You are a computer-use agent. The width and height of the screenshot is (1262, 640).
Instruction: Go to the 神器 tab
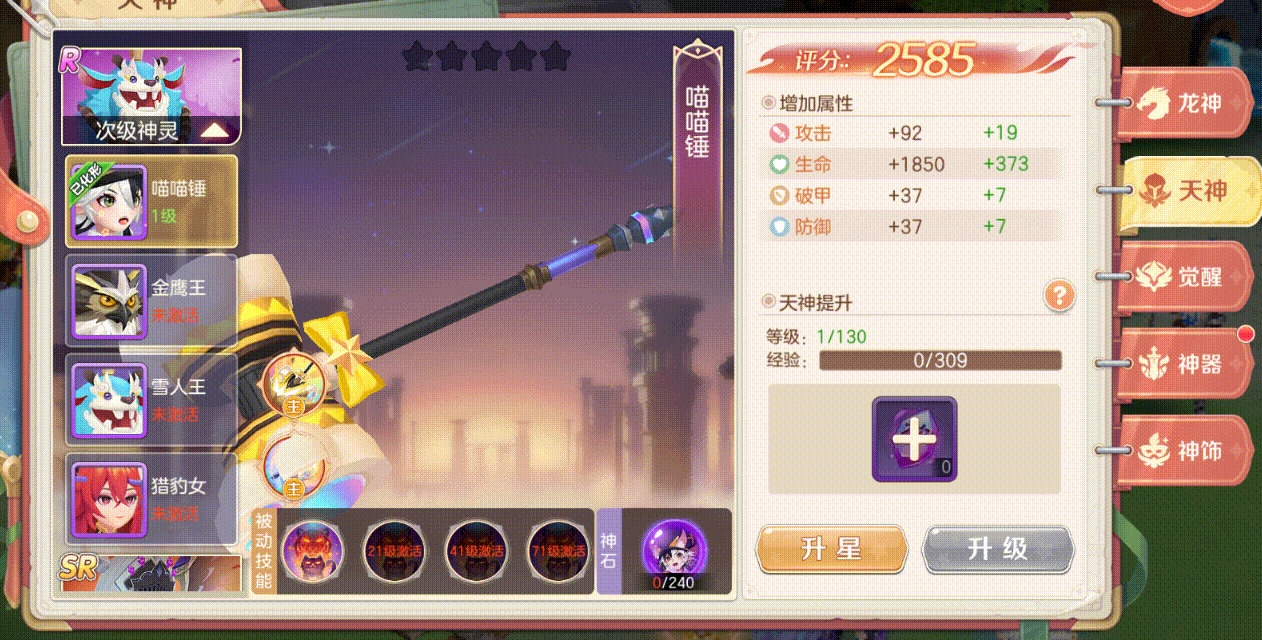[x=1187, y=364]
